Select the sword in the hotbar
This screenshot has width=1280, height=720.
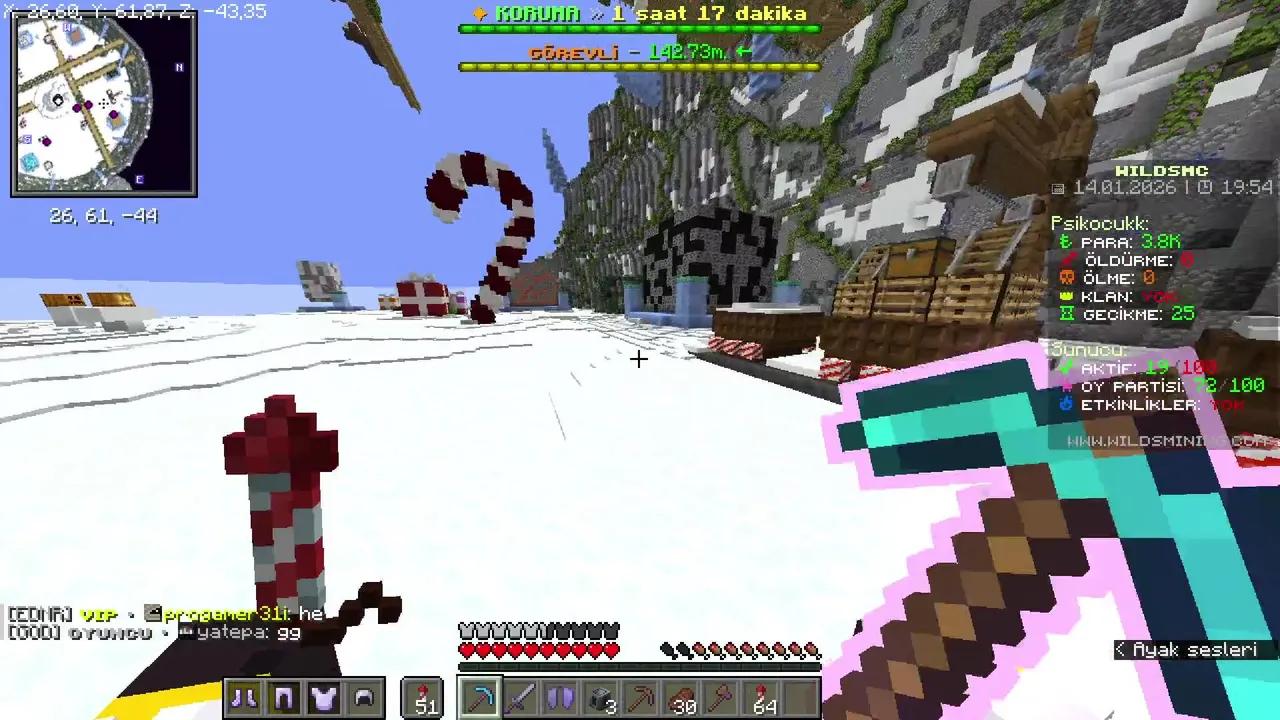point(520,698)
